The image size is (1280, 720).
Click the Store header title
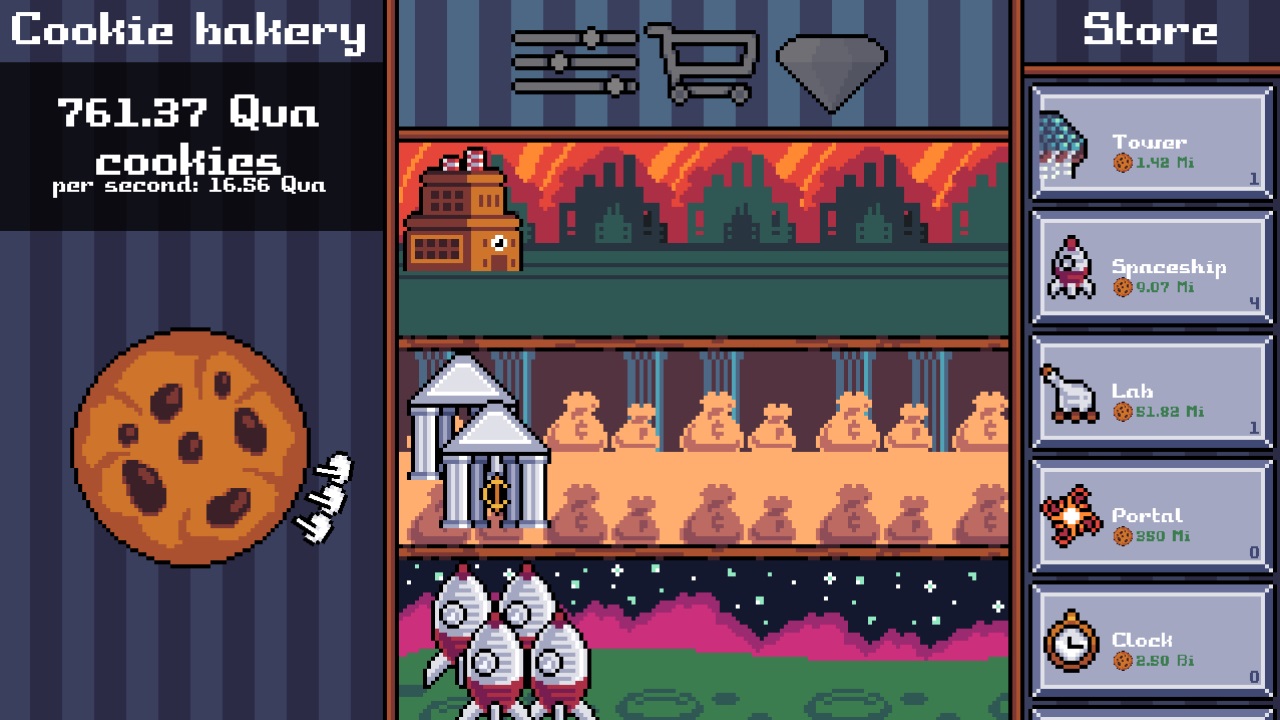coord(1150,30)
